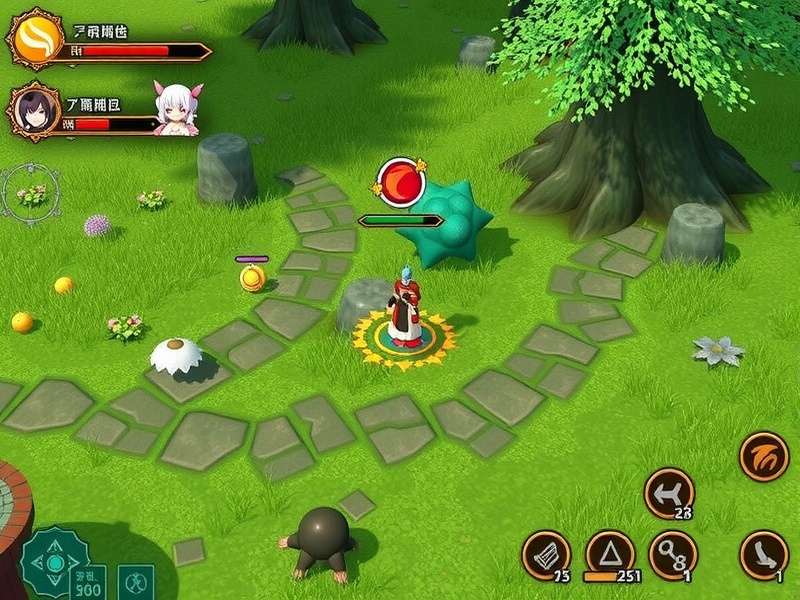
Task: Click the circular compass ring widget
Action: click(31, 193)
